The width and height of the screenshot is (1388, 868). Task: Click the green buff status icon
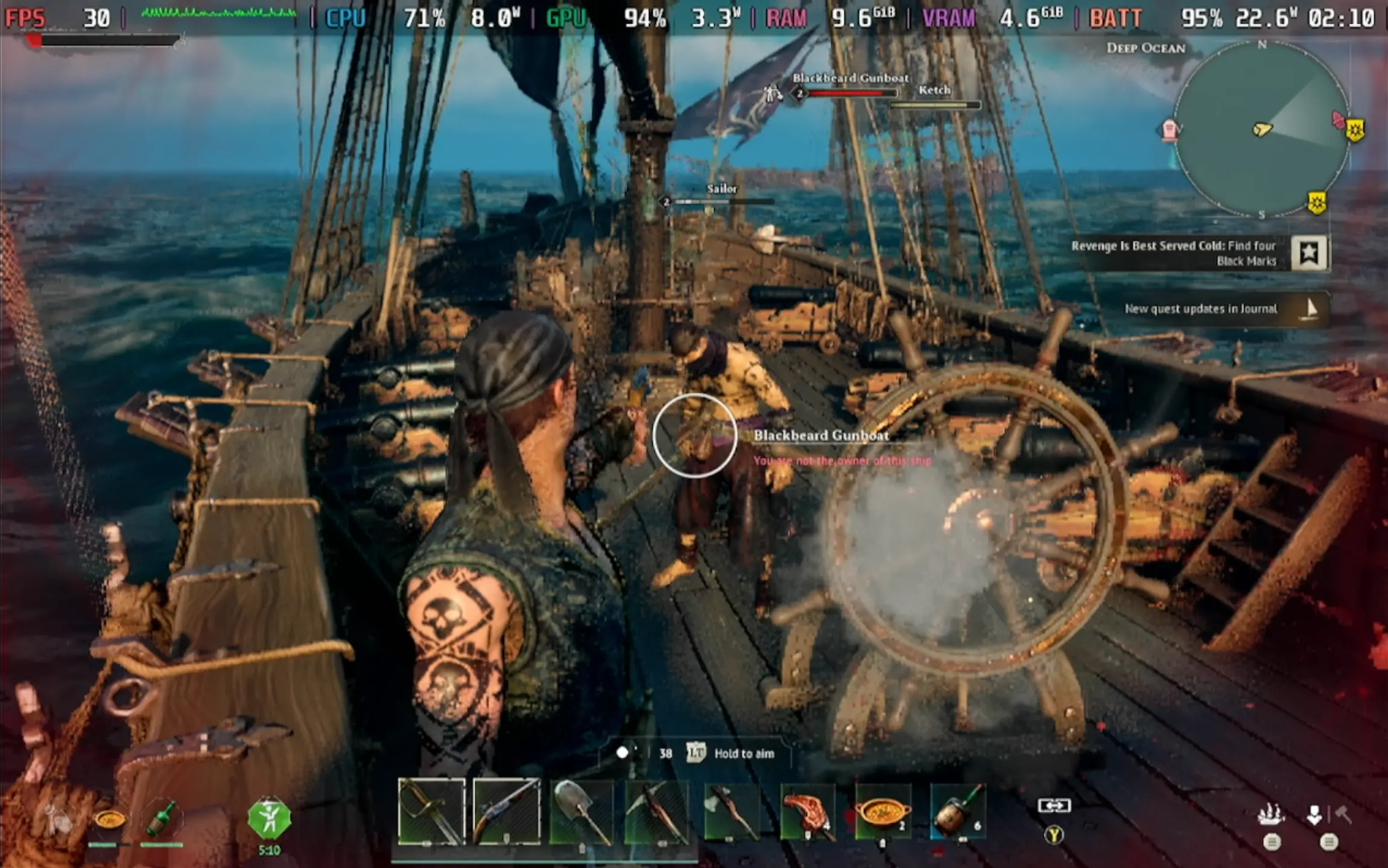(x=269, y=819)
